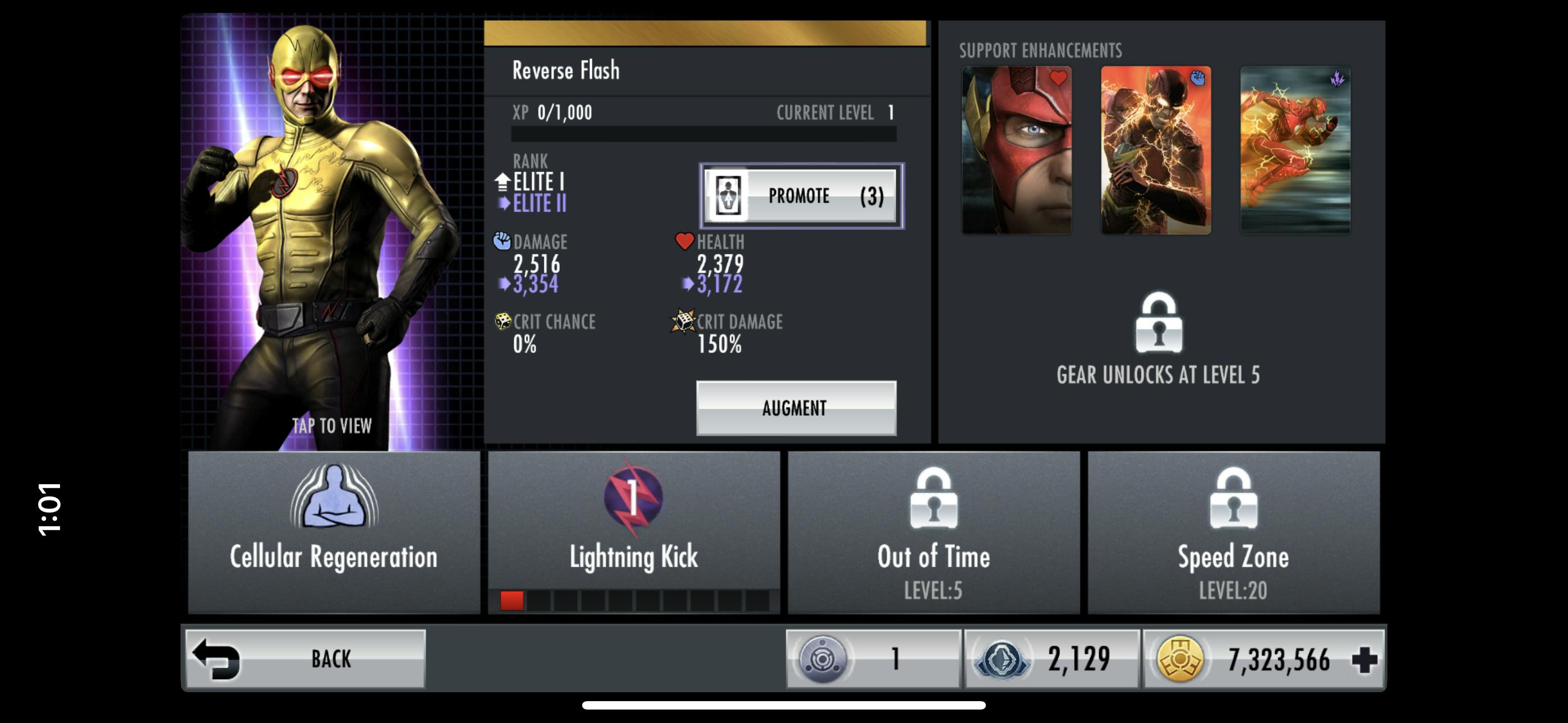
Task: View the locked Speed Zone ability
Action: pos(1233,531)
